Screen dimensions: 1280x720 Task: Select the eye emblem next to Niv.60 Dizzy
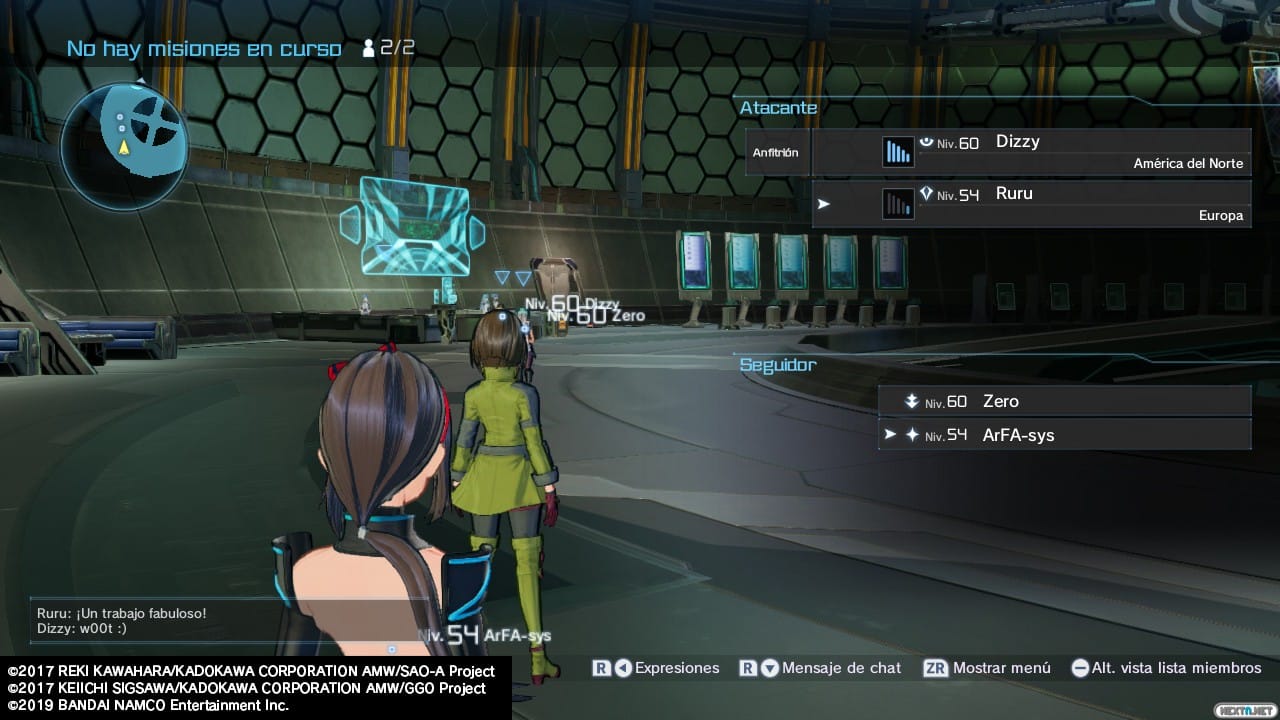tap(925, 141)
